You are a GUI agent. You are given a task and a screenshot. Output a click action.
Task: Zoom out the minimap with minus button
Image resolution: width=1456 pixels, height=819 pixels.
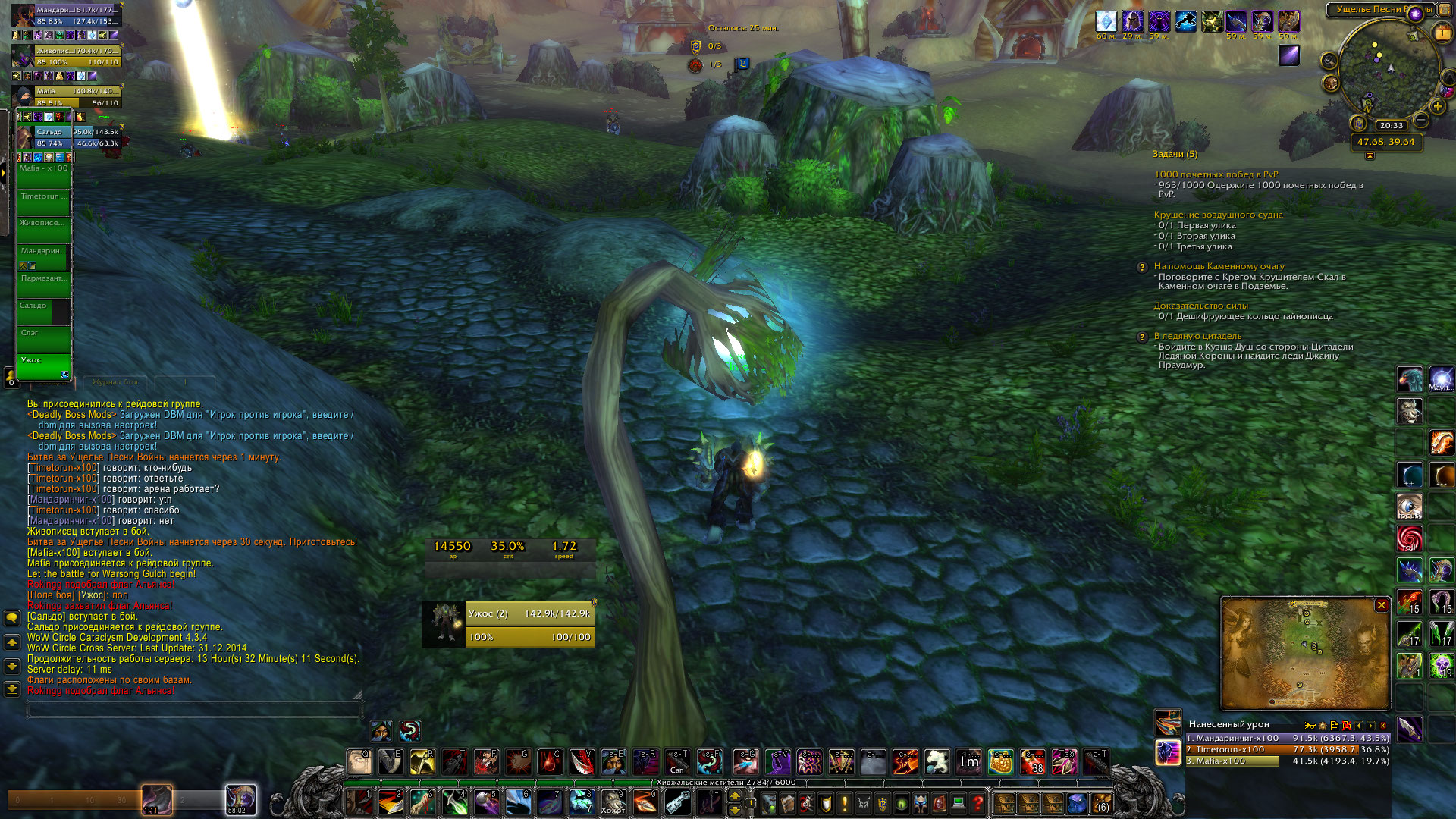[1421, 121]
